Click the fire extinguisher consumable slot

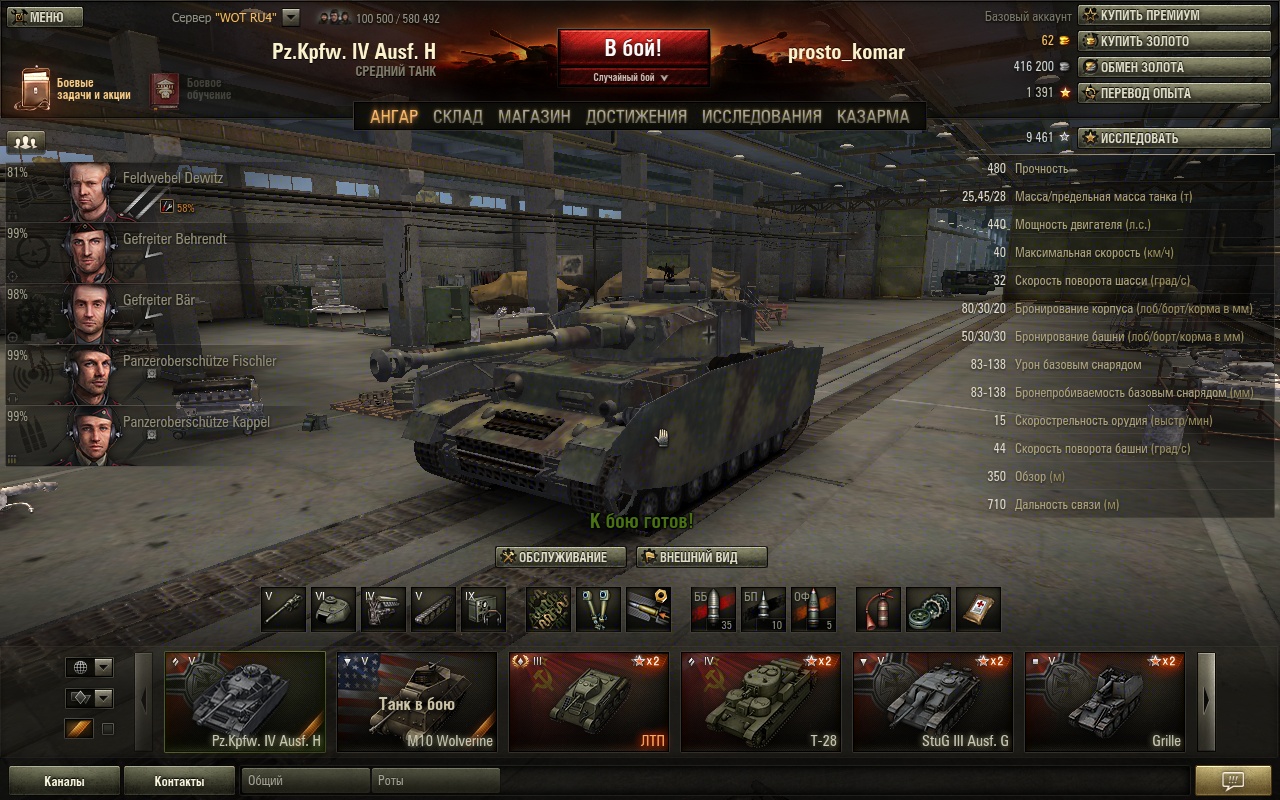[x=878, y=609]
